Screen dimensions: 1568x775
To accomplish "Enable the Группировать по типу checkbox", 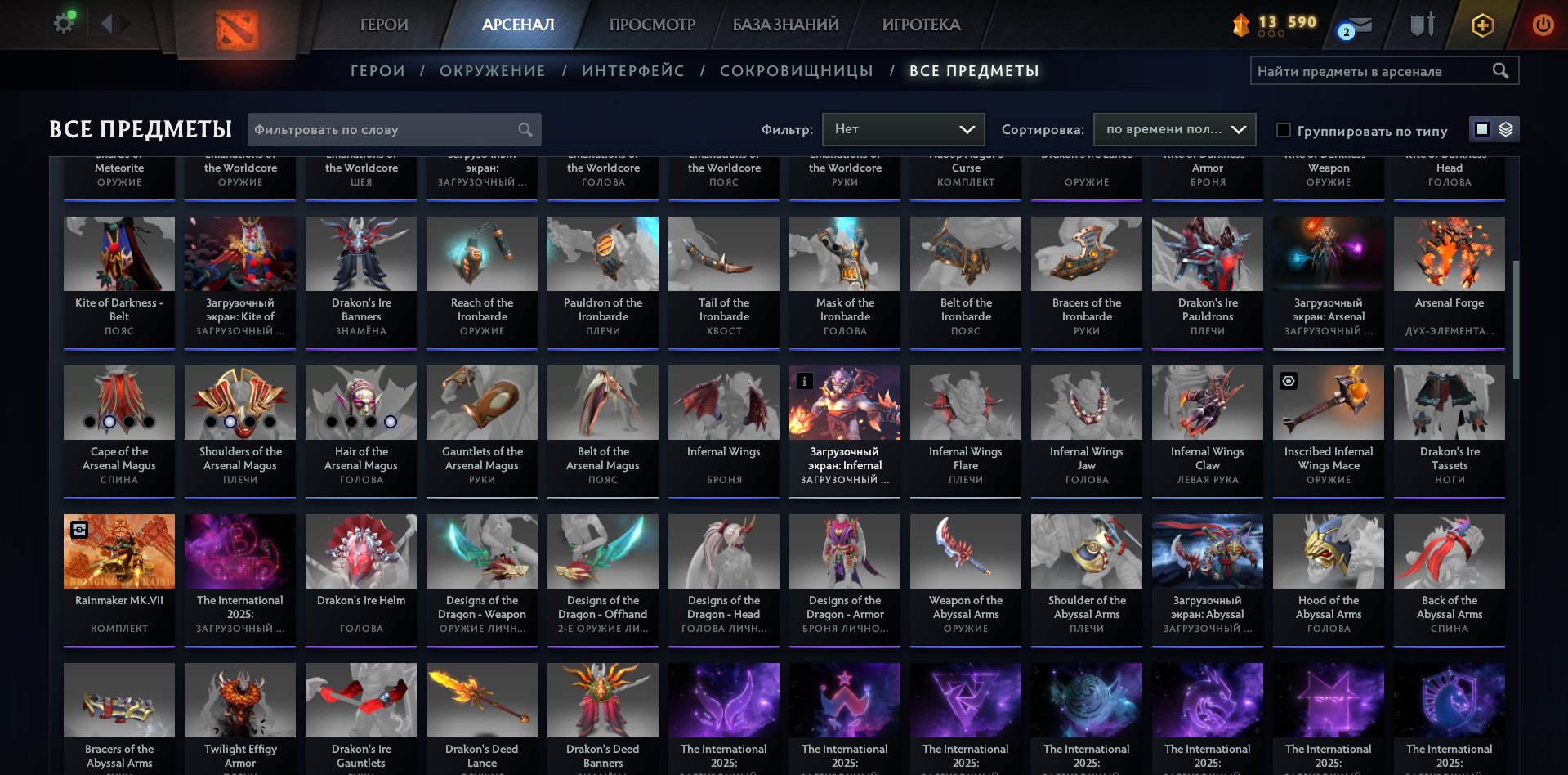I will (1284, 130).
